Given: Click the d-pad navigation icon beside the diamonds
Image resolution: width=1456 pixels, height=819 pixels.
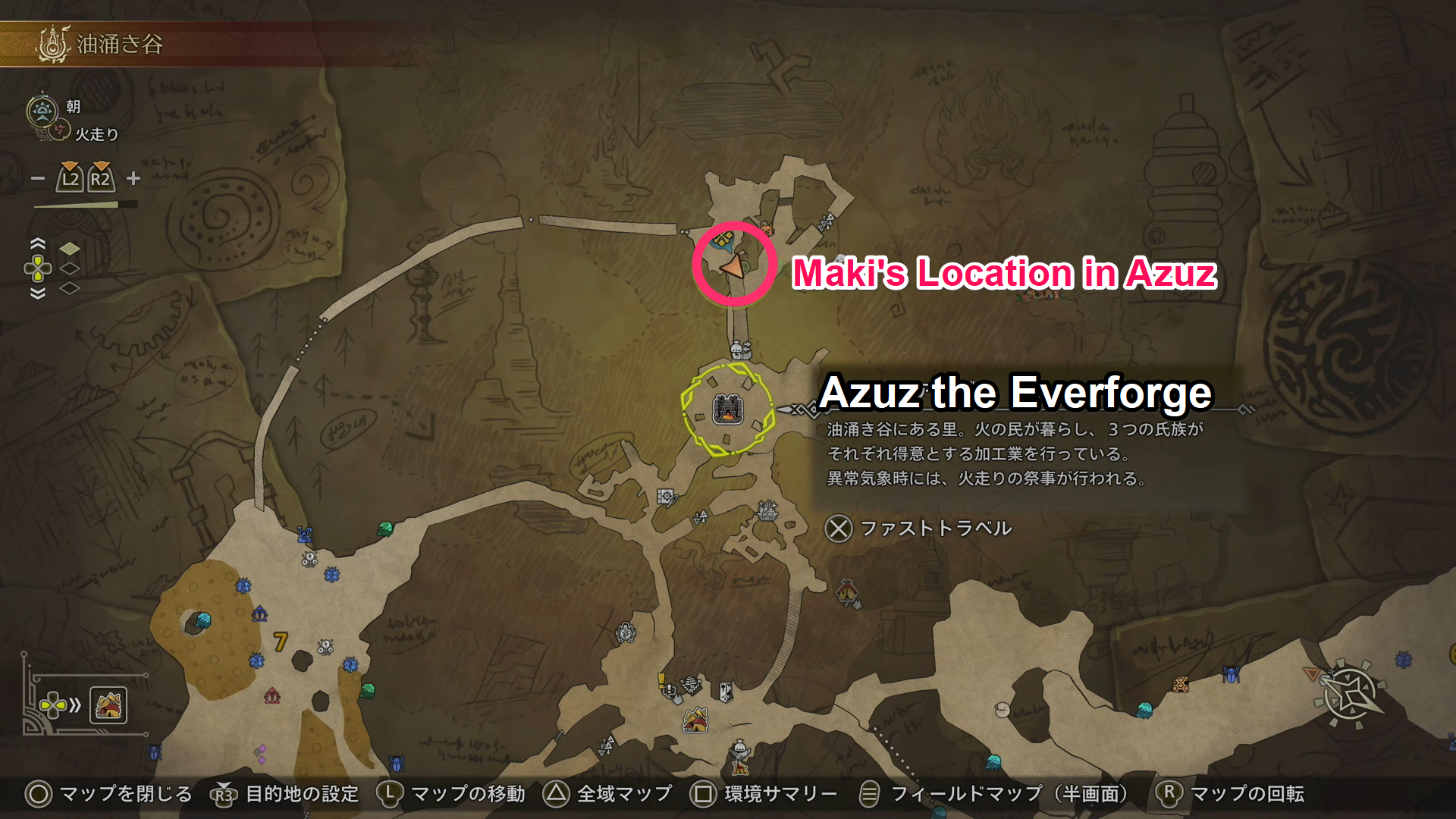Looking at the screenshot, I should click(x=38, y=268).
